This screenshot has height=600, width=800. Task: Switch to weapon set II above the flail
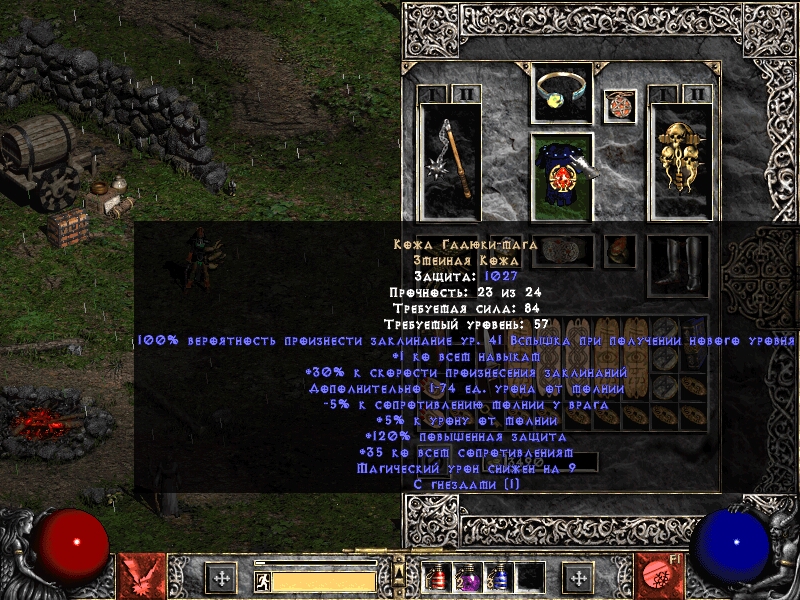[x=466, y=94]
